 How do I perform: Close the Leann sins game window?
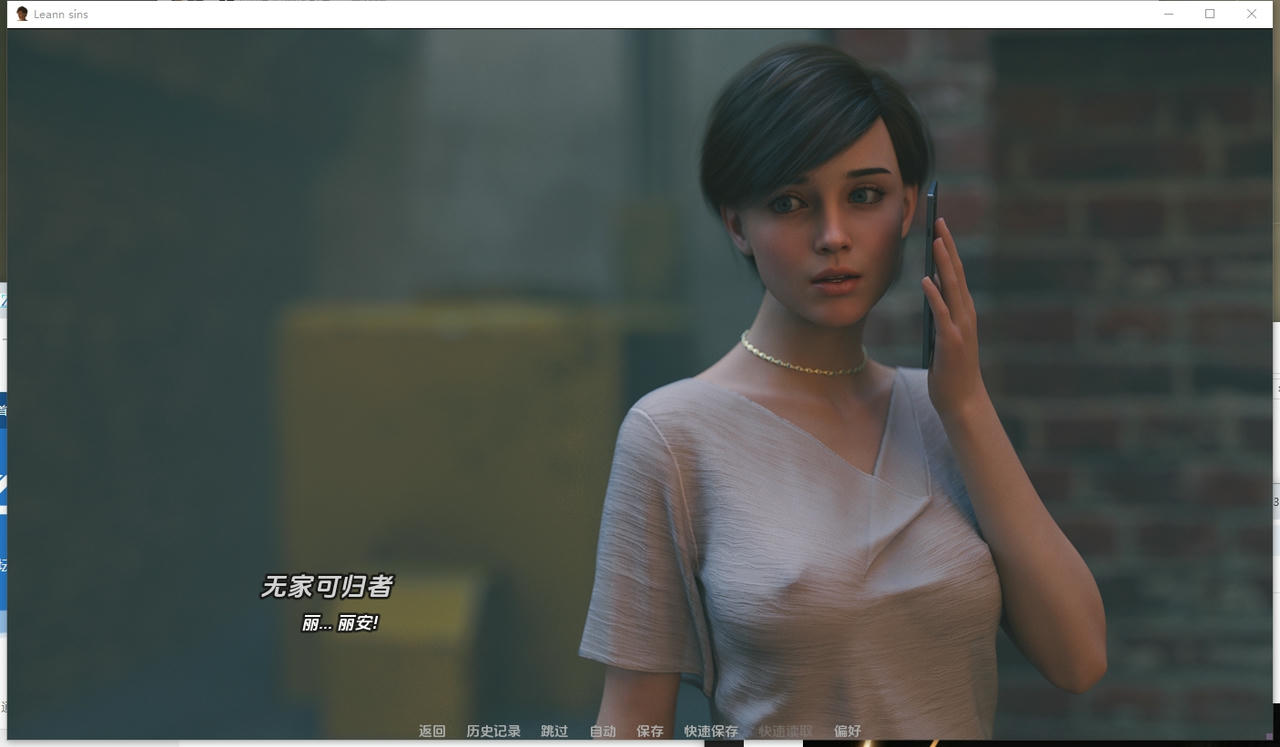[x=1251, y=13]
